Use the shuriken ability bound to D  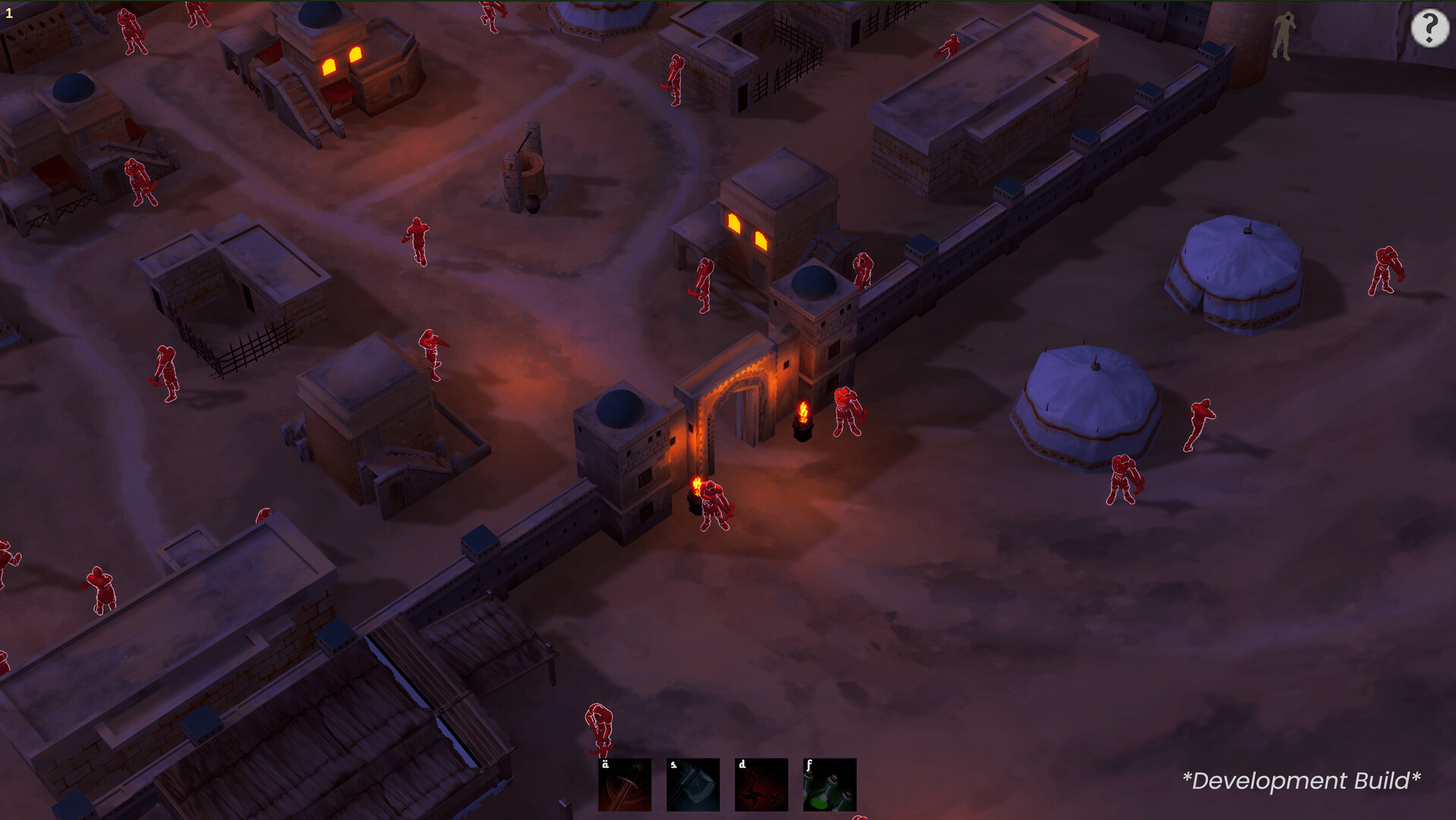(x=761, y=784)
